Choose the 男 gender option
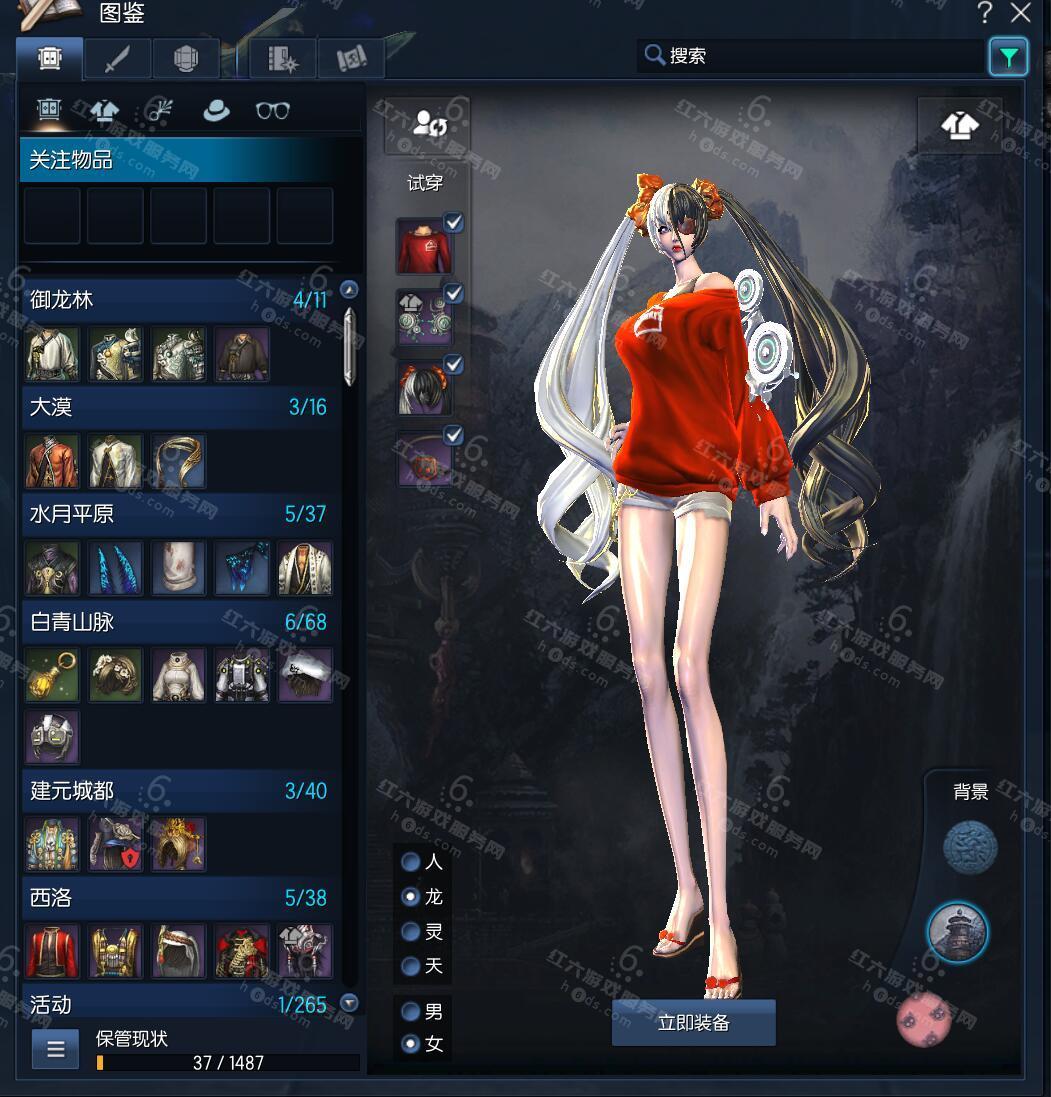 [x=410, y=1010]
